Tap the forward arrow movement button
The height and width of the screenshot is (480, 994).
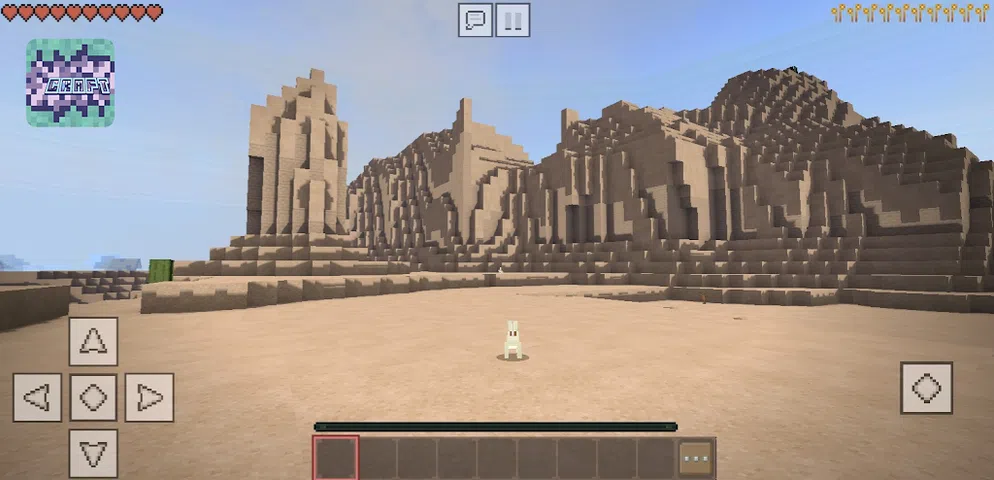pos(93,341)
